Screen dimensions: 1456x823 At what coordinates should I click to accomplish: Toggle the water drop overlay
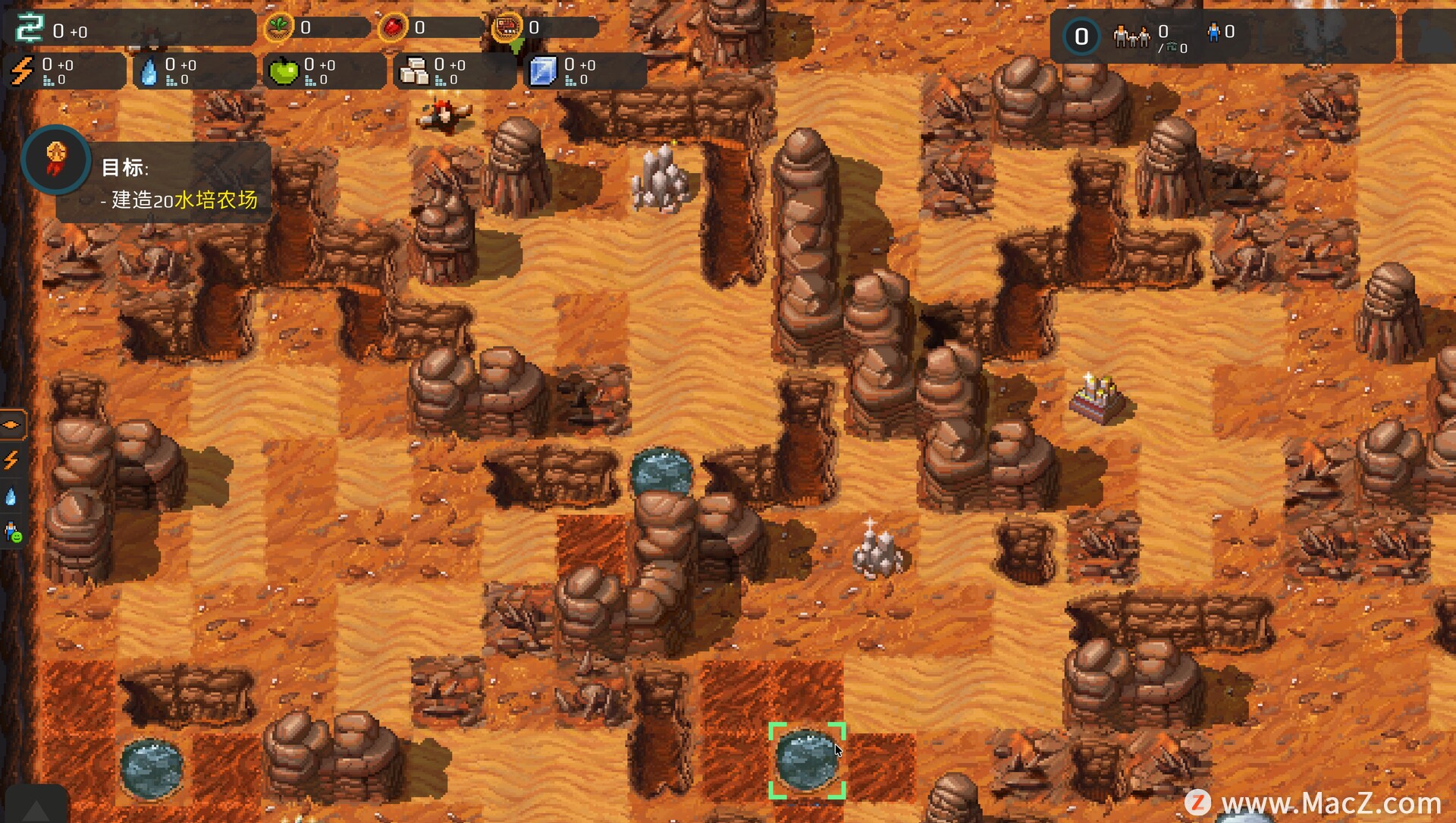(x=11, y=497)
